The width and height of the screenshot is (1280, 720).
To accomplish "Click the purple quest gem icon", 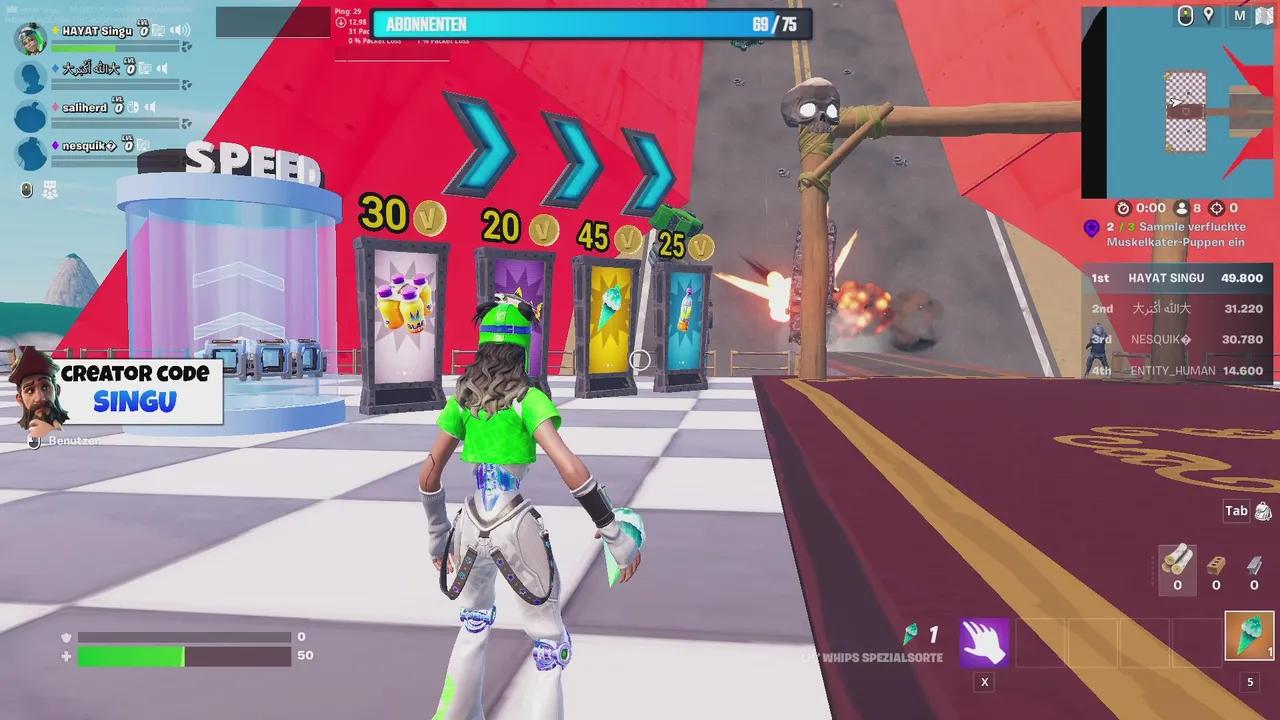I will coord(1092,228).
